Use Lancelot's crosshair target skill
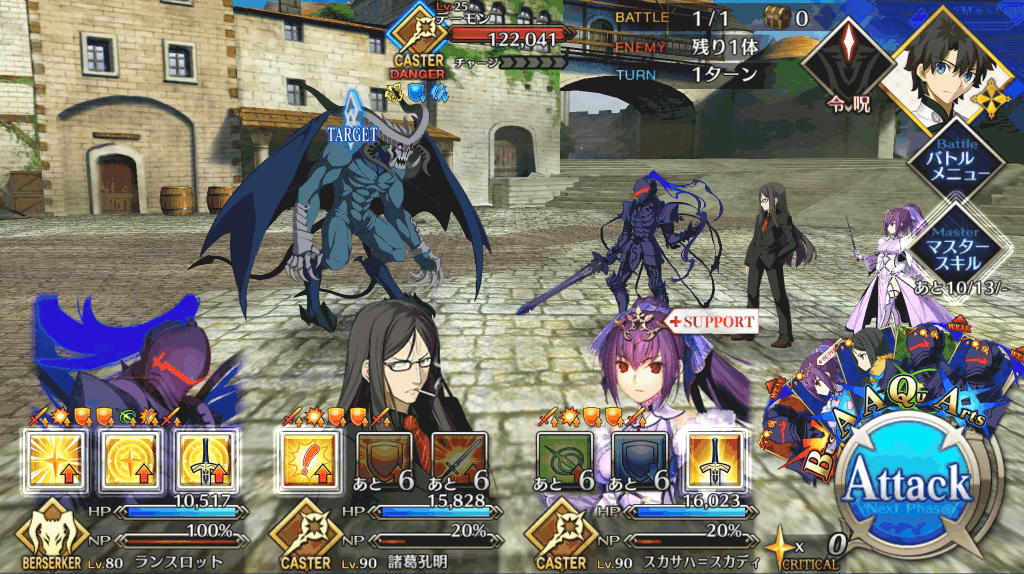The image size is (1024, 574). (x=128, y=460)
